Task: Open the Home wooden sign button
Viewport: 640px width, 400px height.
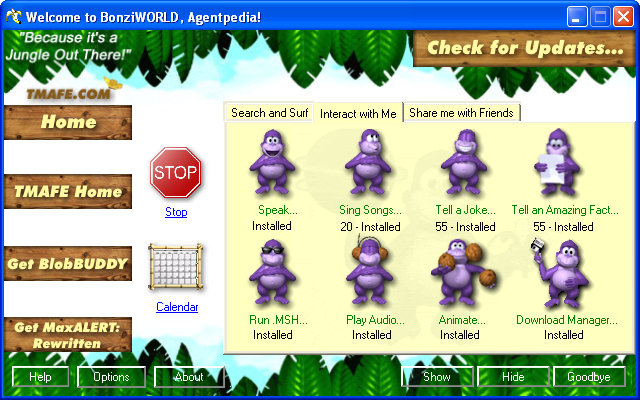Action: [x=68, y=122]
